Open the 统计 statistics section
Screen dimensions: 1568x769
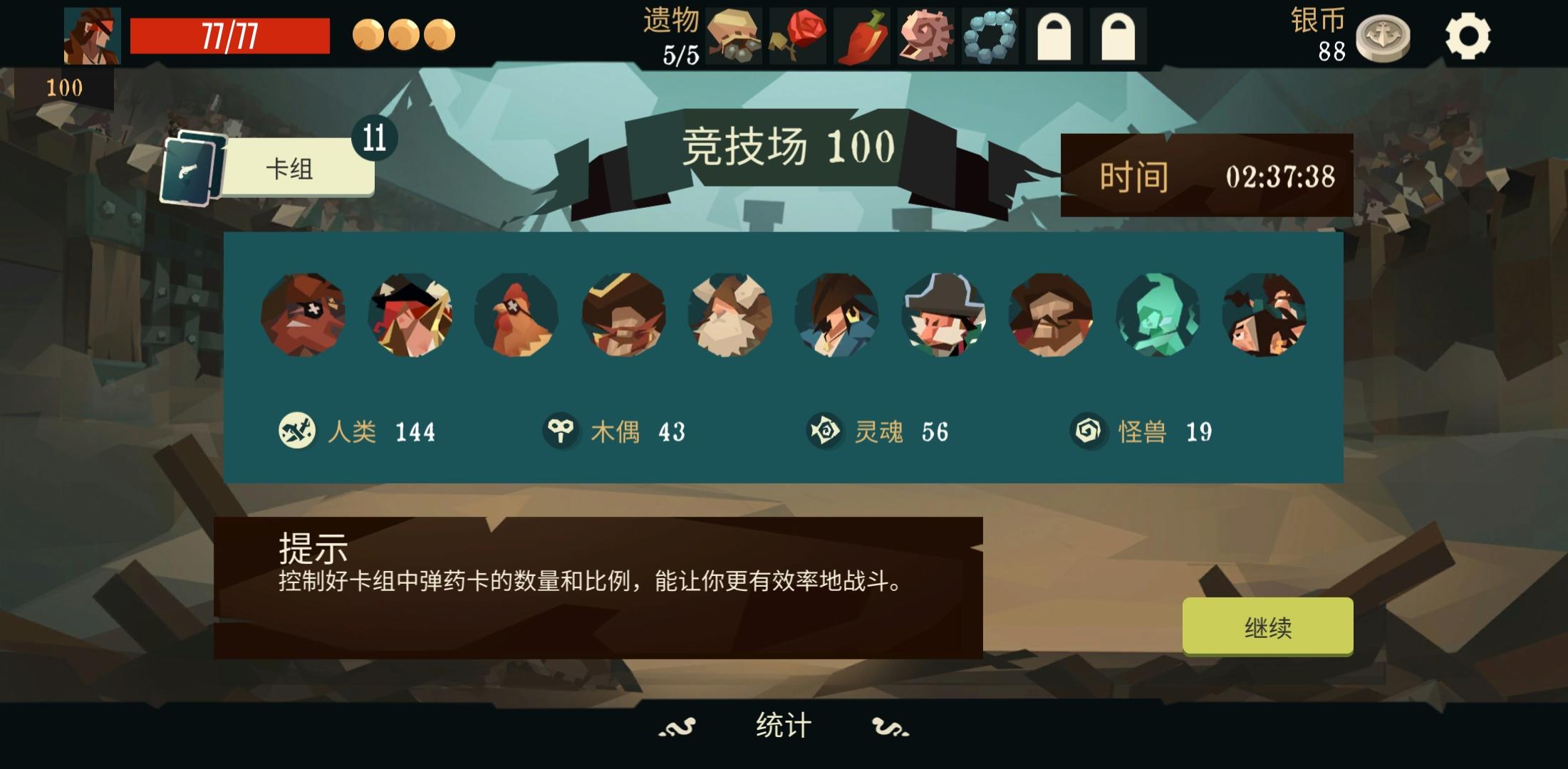[784, 725]
